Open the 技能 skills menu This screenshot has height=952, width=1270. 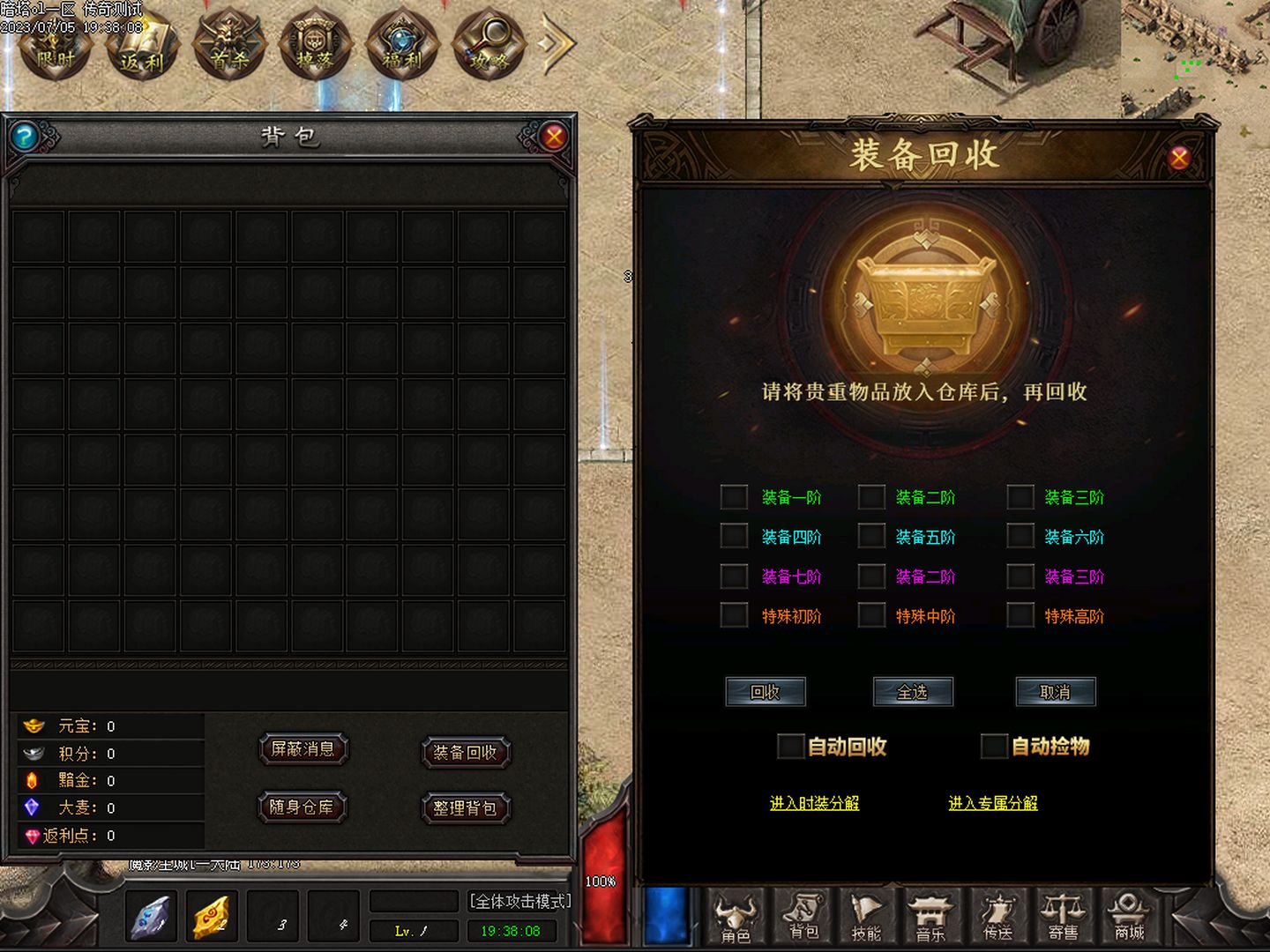point(866,917)
